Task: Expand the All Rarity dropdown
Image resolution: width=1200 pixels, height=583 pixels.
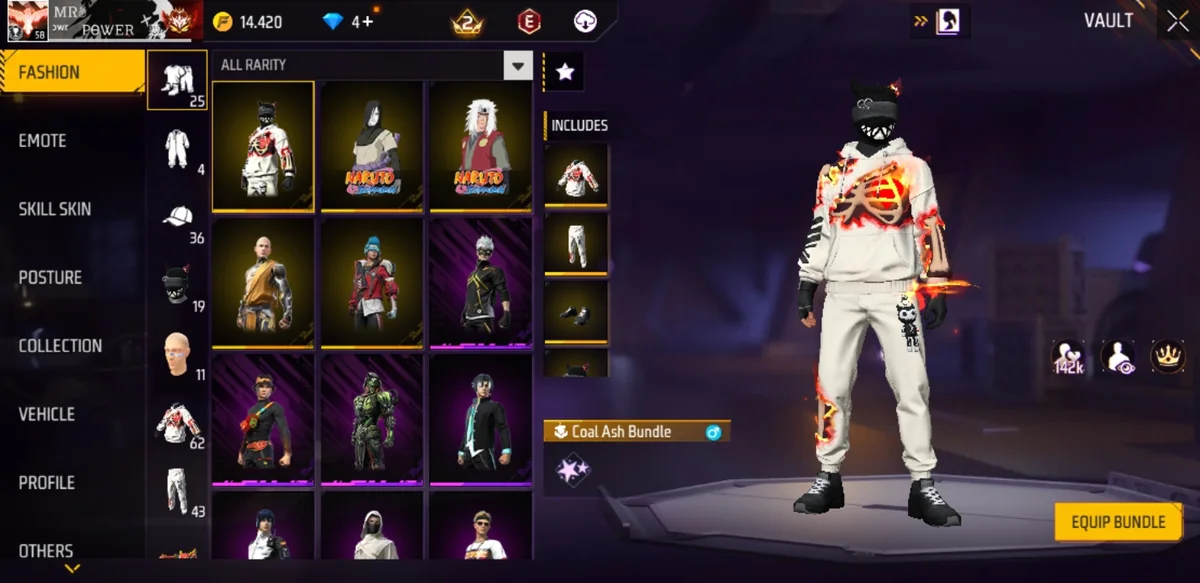Action: (x=517, y=66)
